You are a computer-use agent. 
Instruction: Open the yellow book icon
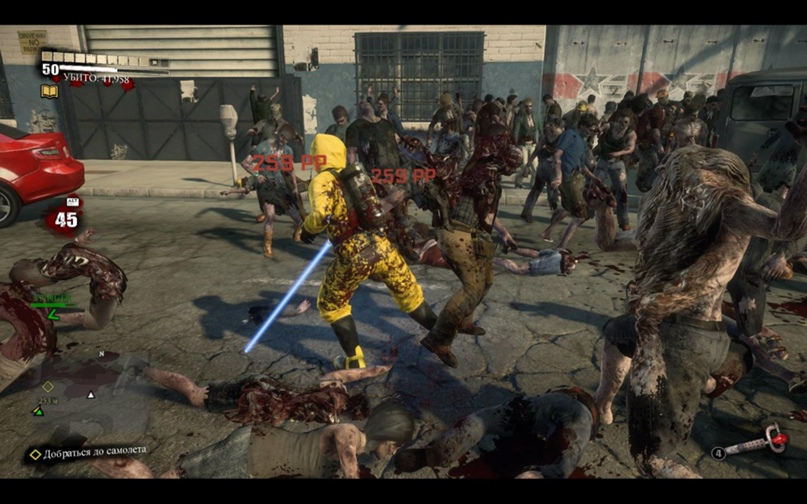(49, 92)
